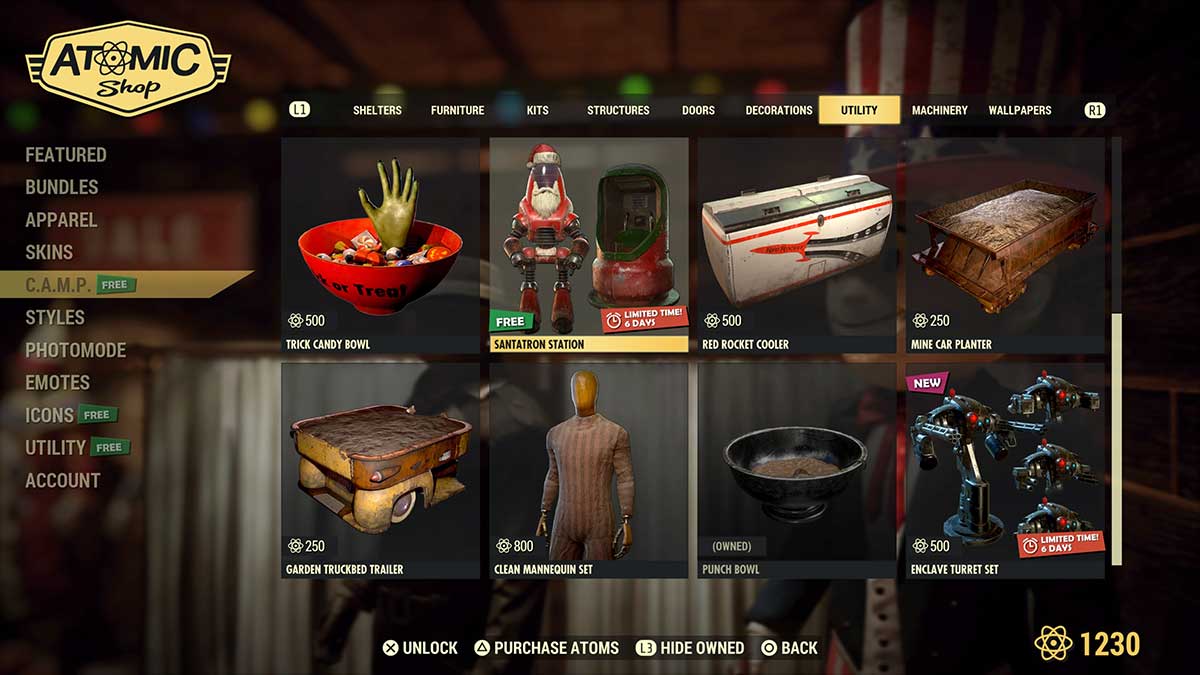Image resolution: width=1200 pixels, height=675 pixels.
Task: Open the Decorations tab
Action: (778, 110)
